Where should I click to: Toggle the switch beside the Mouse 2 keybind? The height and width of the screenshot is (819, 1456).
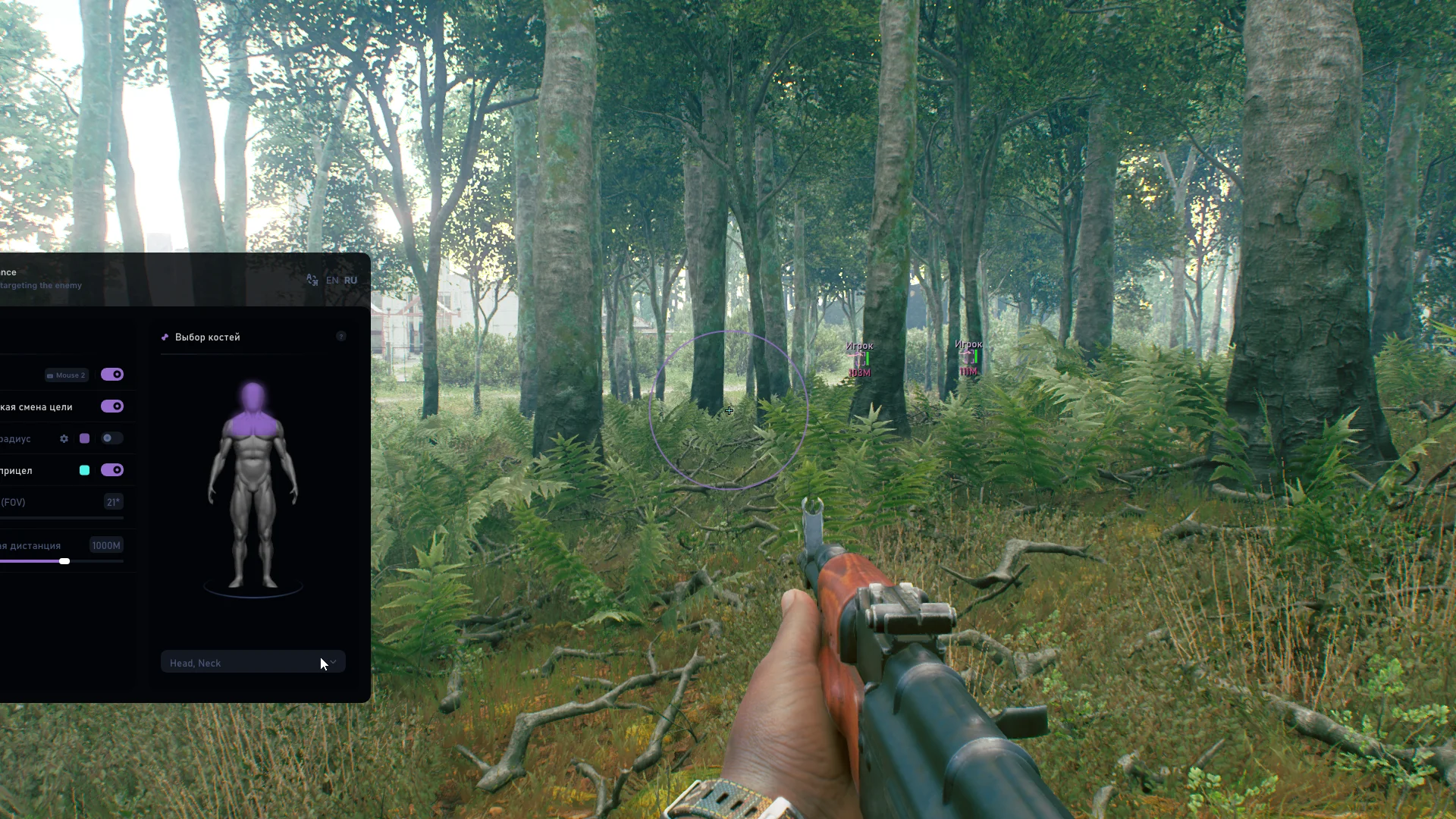[112, 375]
